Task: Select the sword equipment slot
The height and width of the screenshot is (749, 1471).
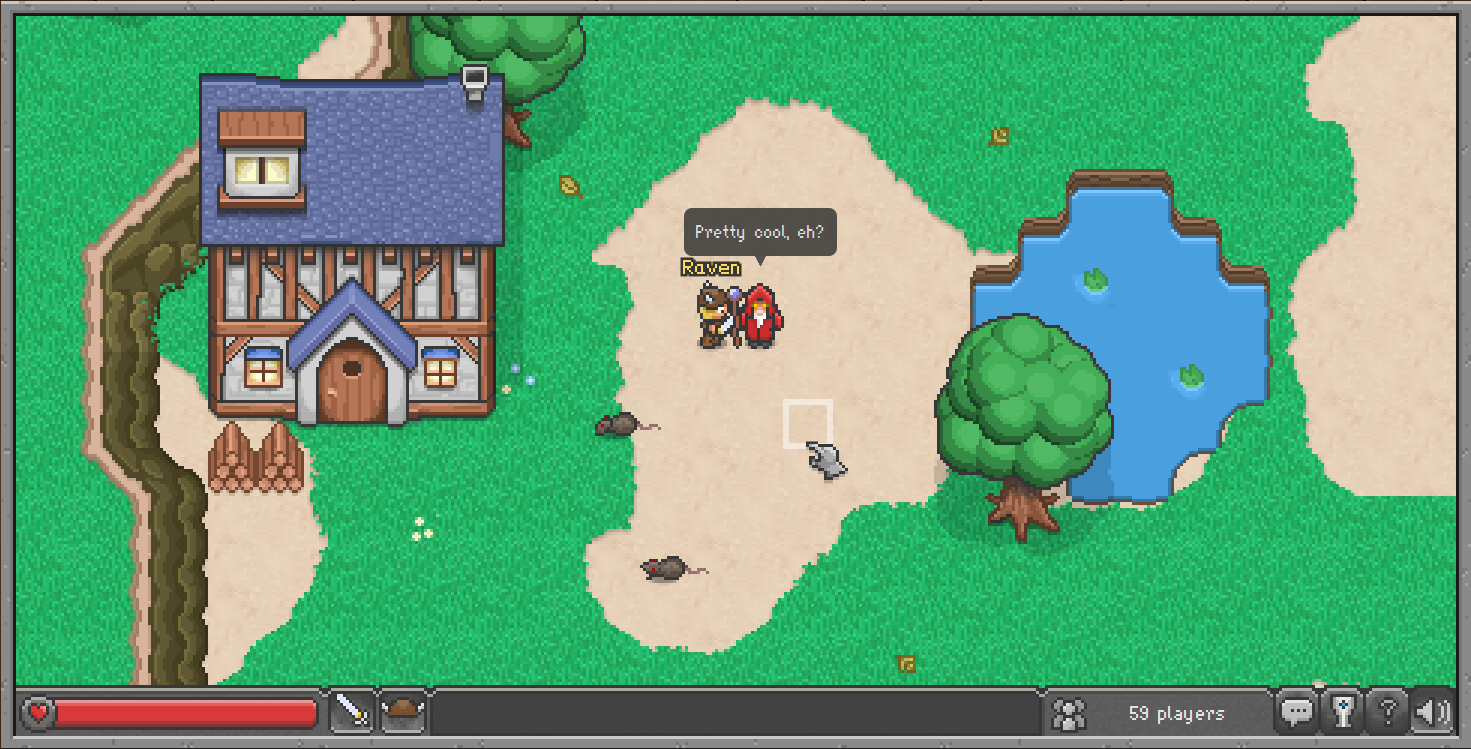Action: click(353, 713)
